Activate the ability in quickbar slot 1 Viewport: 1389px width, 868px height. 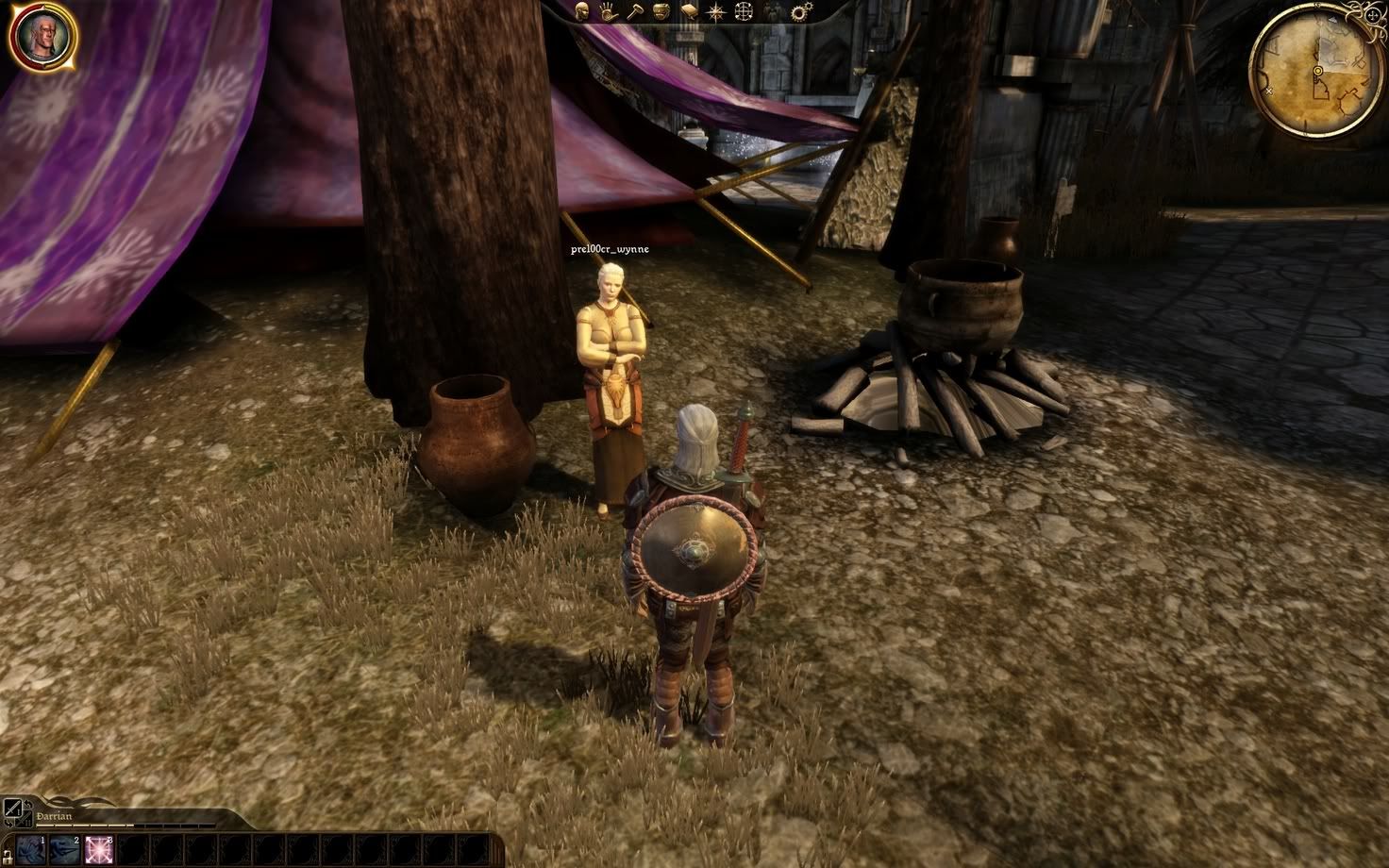click(x=29, y=849)
